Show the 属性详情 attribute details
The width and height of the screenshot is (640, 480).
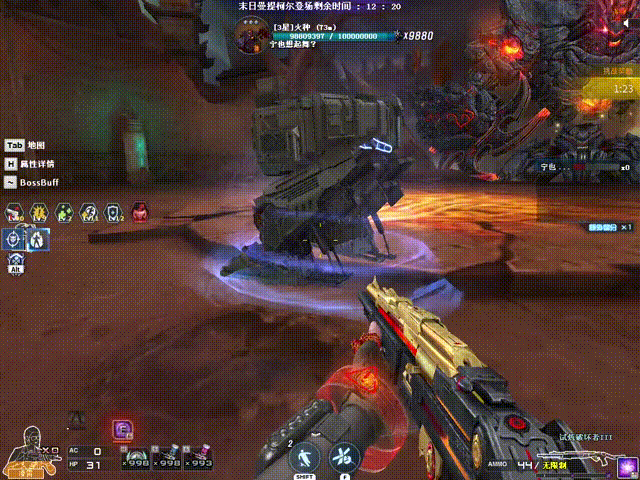point(30,164)
